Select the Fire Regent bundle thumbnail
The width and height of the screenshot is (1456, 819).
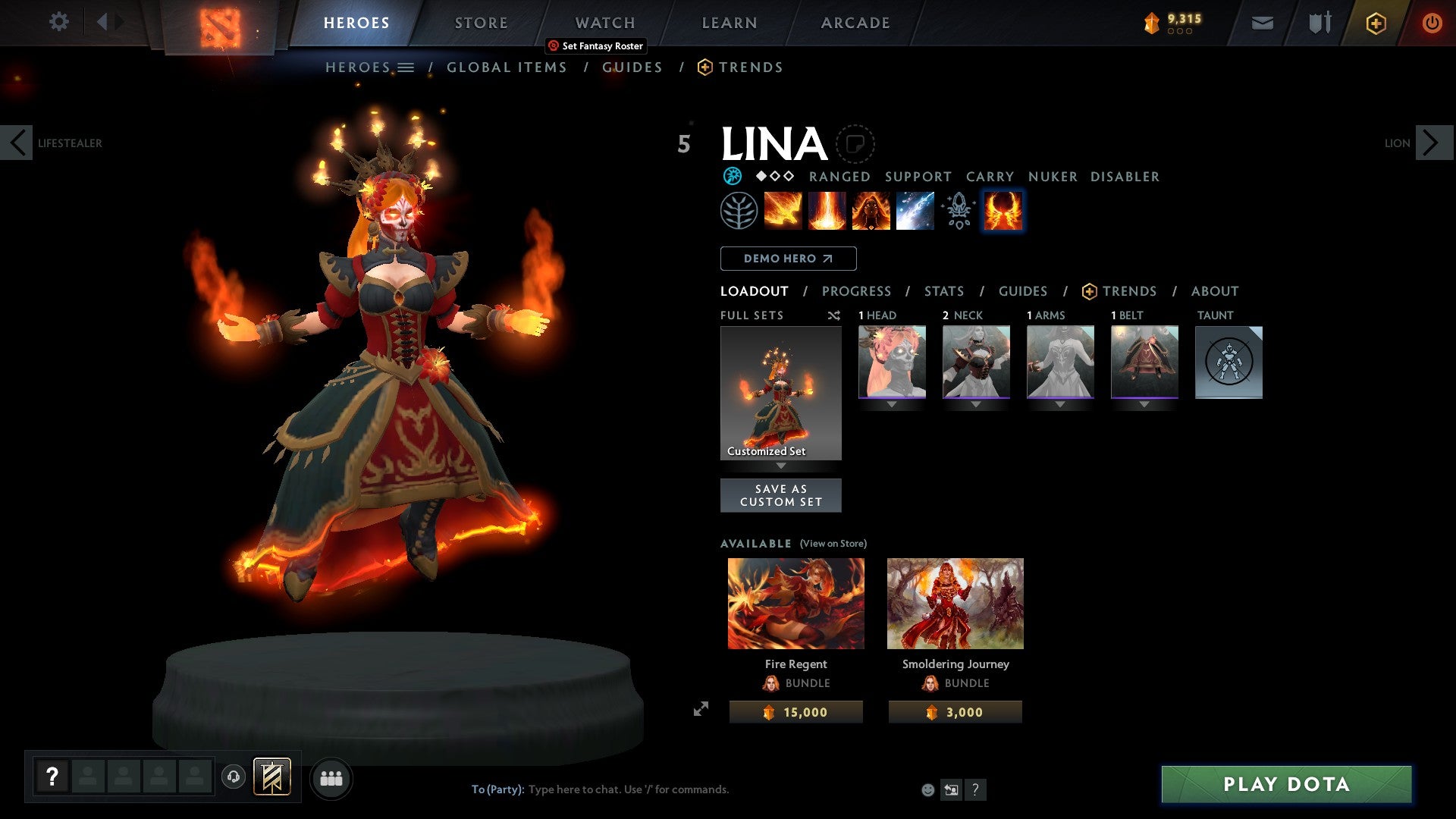point(795,603)
